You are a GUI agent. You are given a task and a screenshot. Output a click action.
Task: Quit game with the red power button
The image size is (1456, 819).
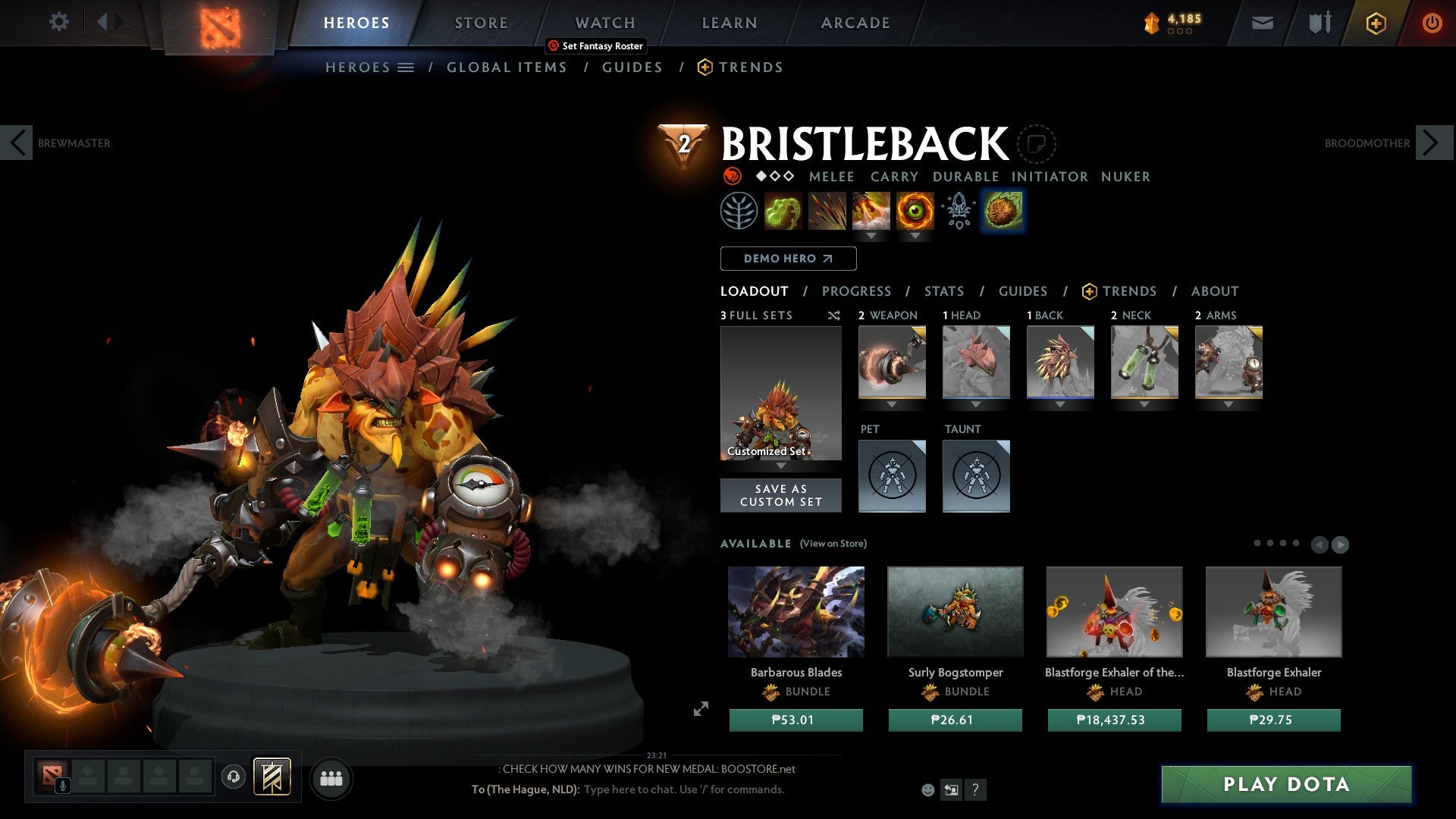pos(1431,23)
